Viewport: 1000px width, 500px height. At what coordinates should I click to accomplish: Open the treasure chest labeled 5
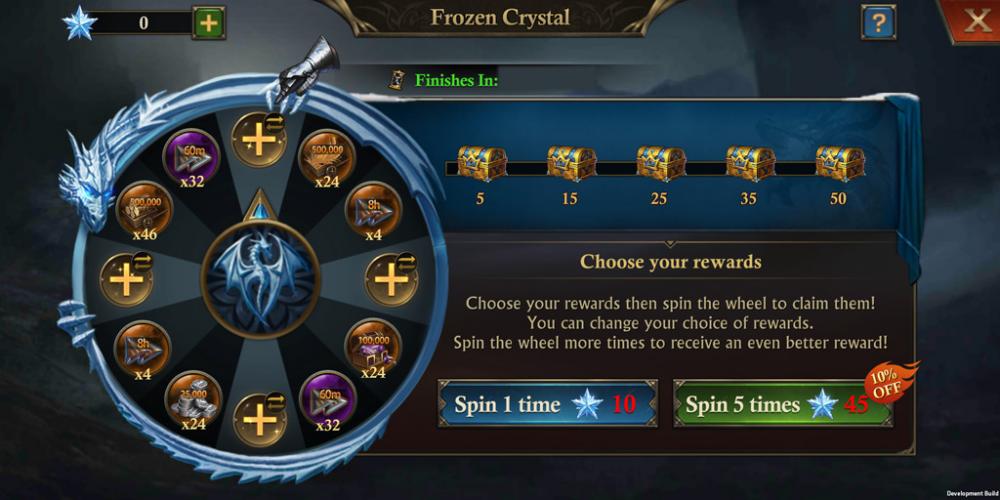[481, 163]
